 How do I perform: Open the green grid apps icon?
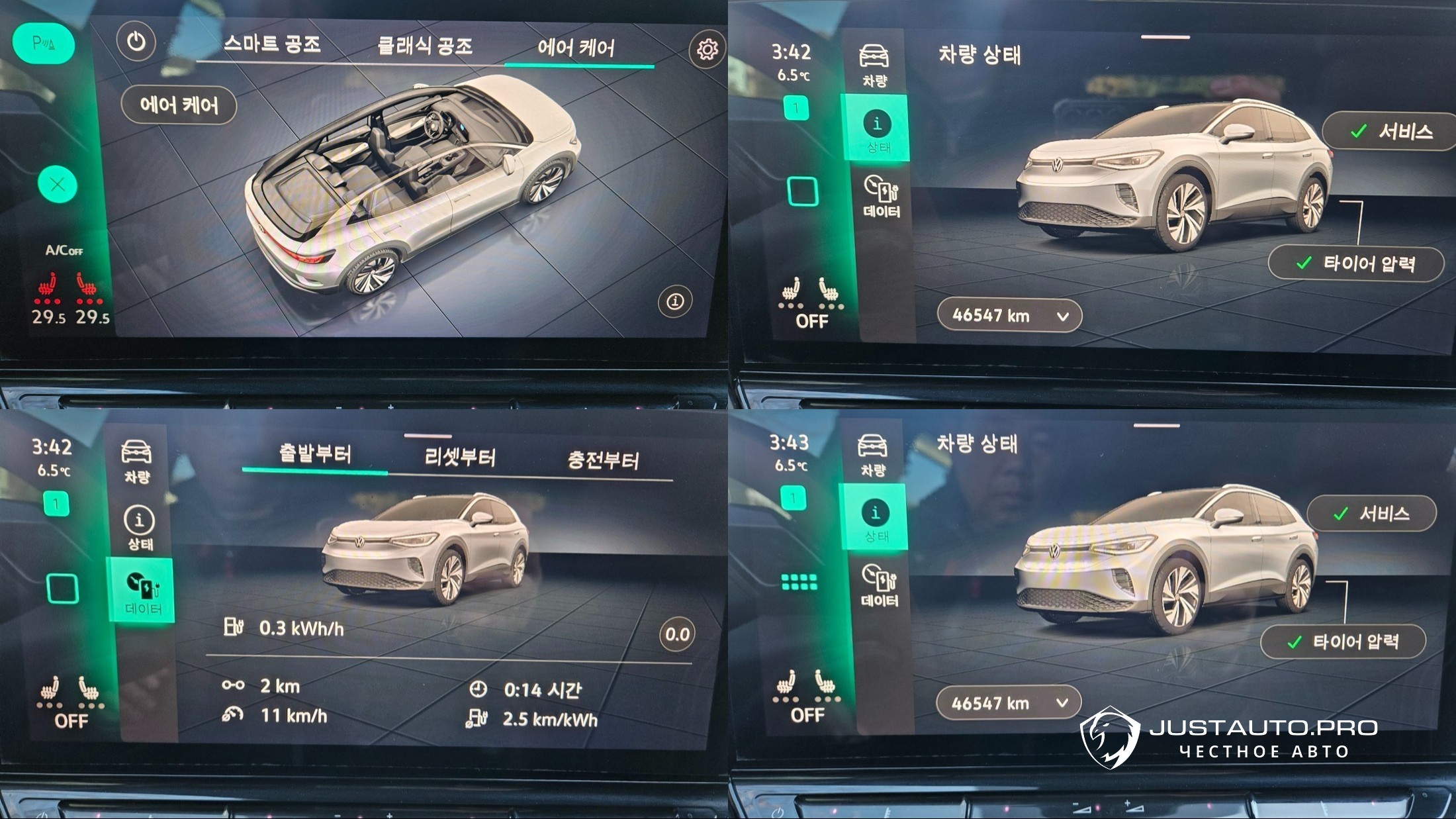(x=799, y=582)
